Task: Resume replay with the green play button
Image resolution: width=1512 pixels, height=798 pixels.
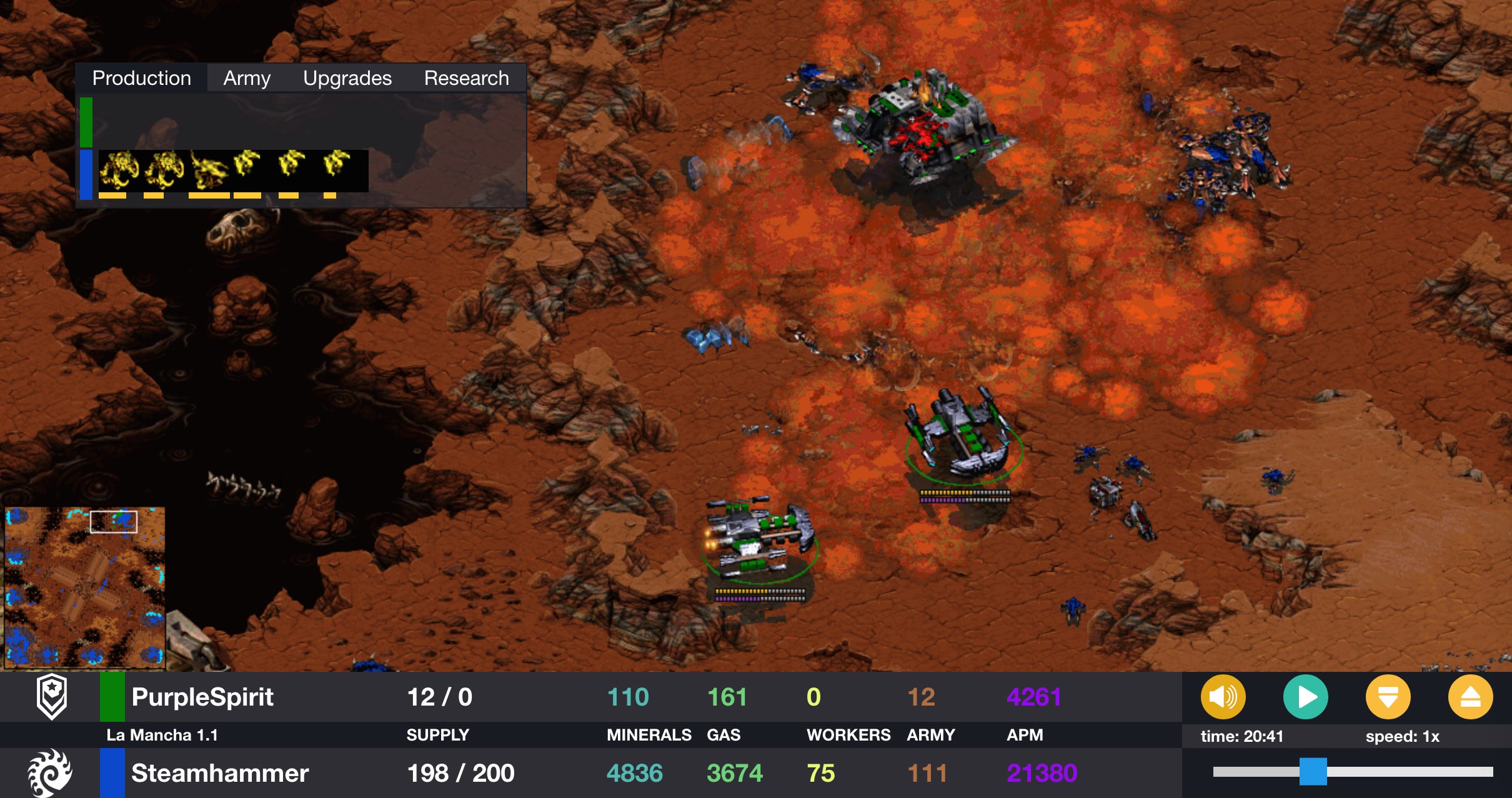Action: pos(1305,697)
